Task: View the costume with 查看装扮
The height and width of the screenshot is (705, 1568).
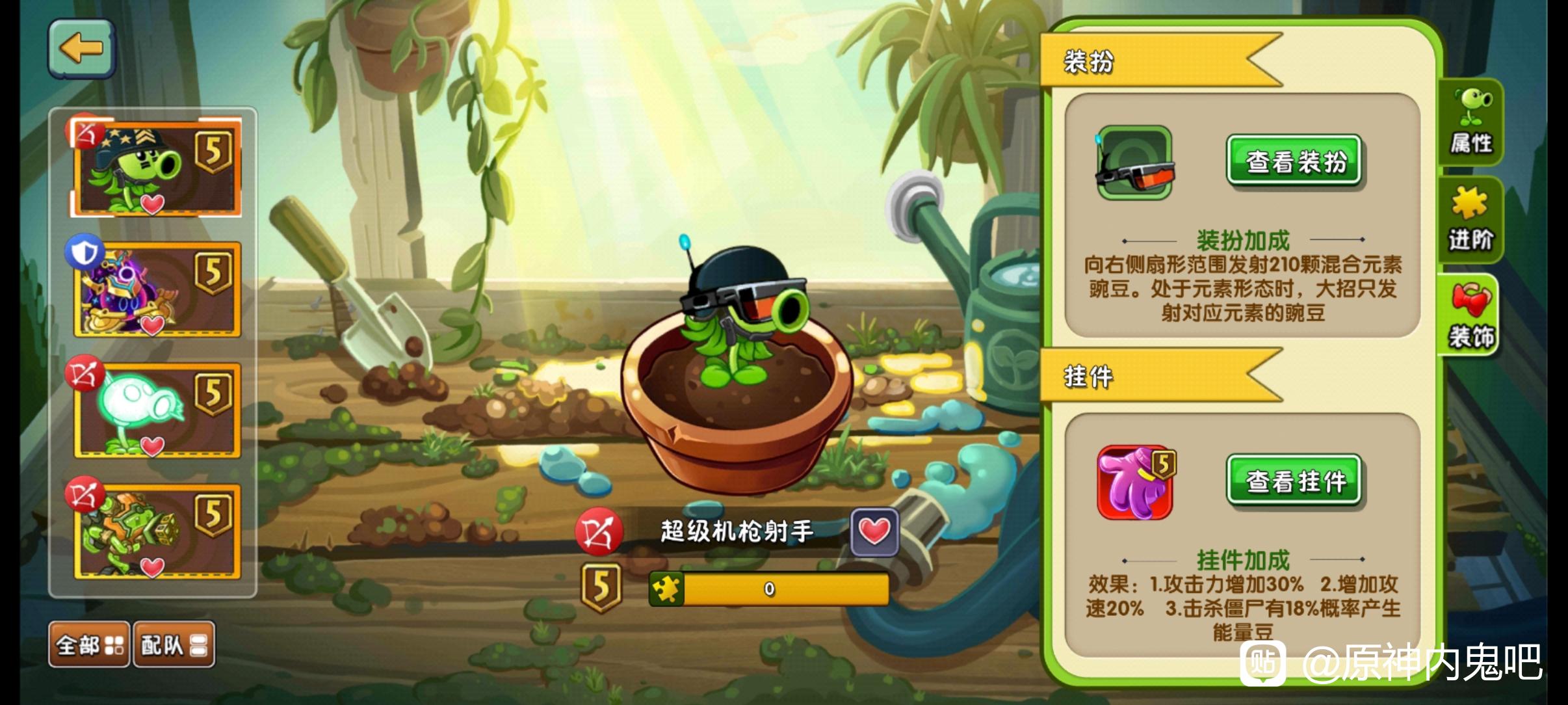Action: click(x=1294, y=161)
